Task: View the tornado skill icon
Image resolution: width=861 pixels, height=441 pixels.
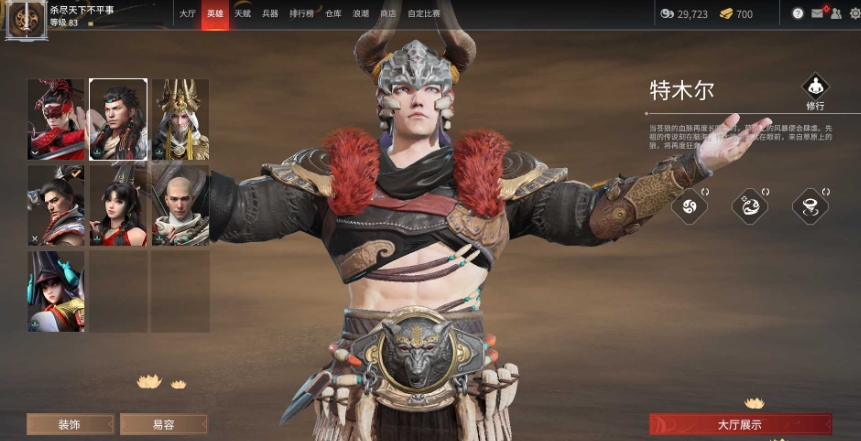Action: pos(810,206)
